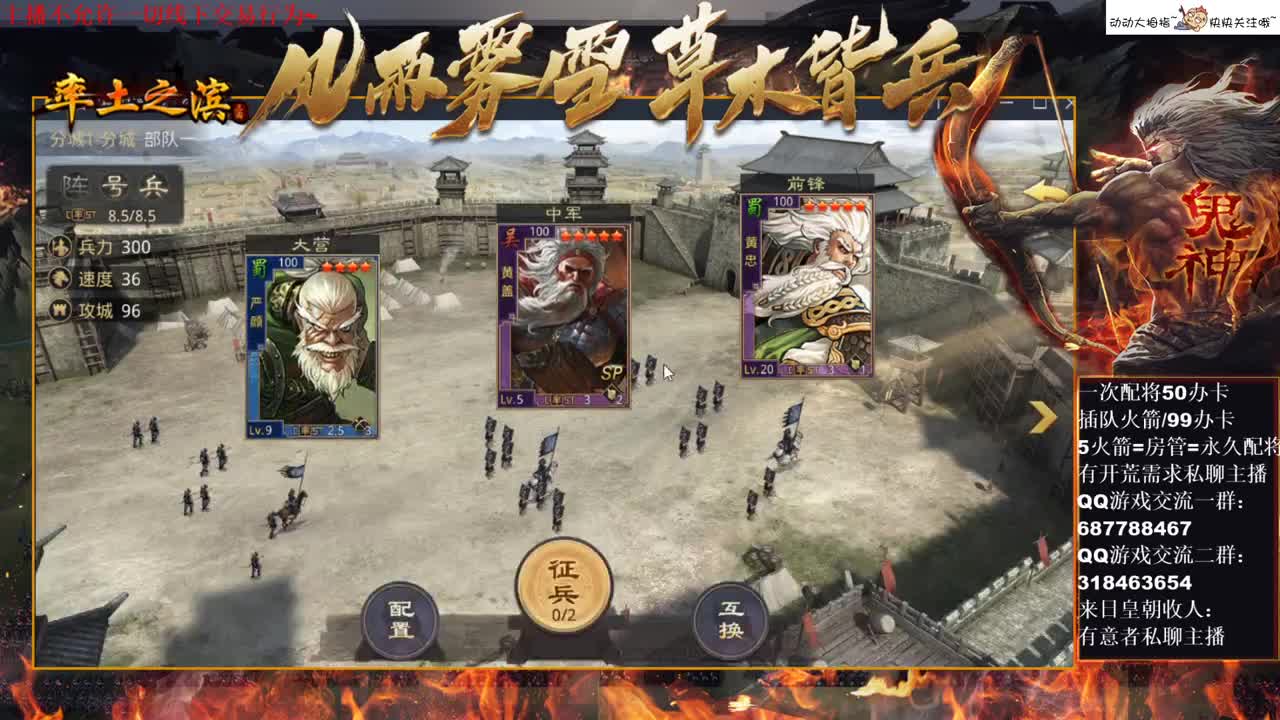Click the yellow right chevron to page forward
Screen dimensions: 1280x720
1043,417
